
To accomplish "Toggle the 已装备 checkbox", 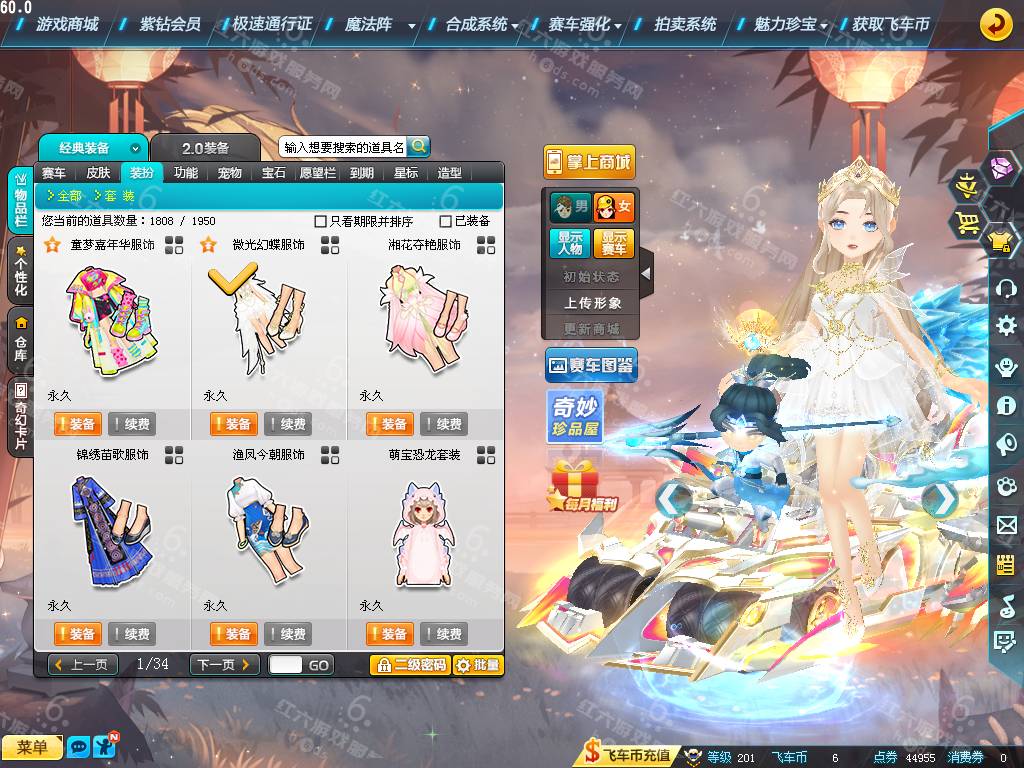I will coord(446,221).
